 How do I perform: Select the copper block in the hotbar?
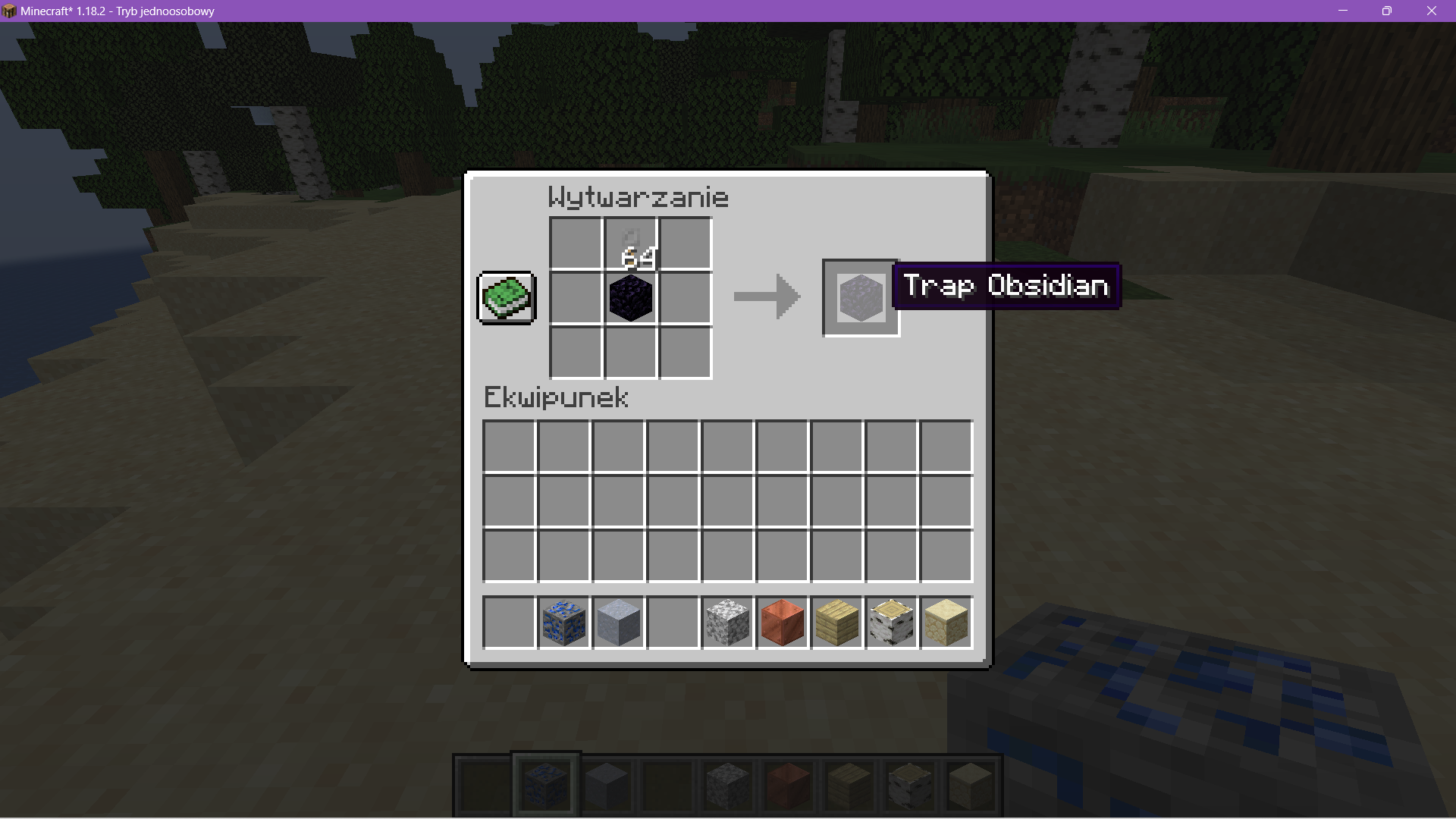coord(782,623)
